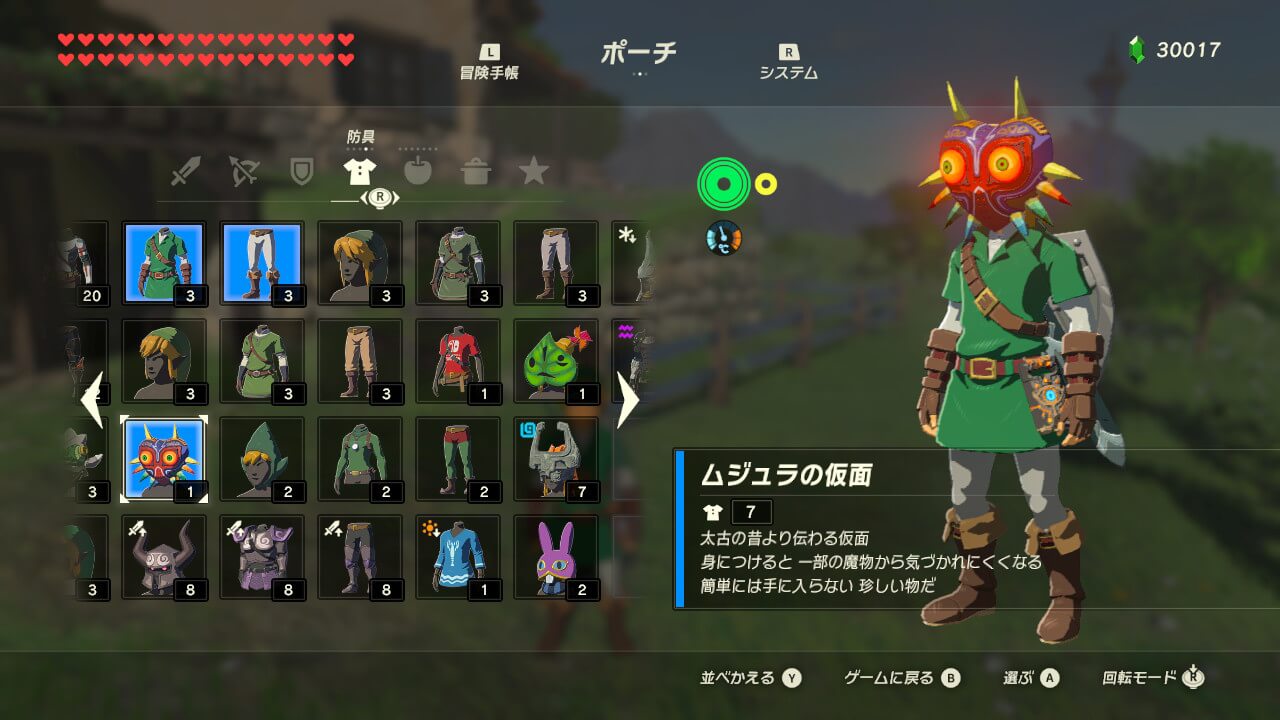Choose the equipped white trousers slot
1280x720 pixels.
coord(262,263)
